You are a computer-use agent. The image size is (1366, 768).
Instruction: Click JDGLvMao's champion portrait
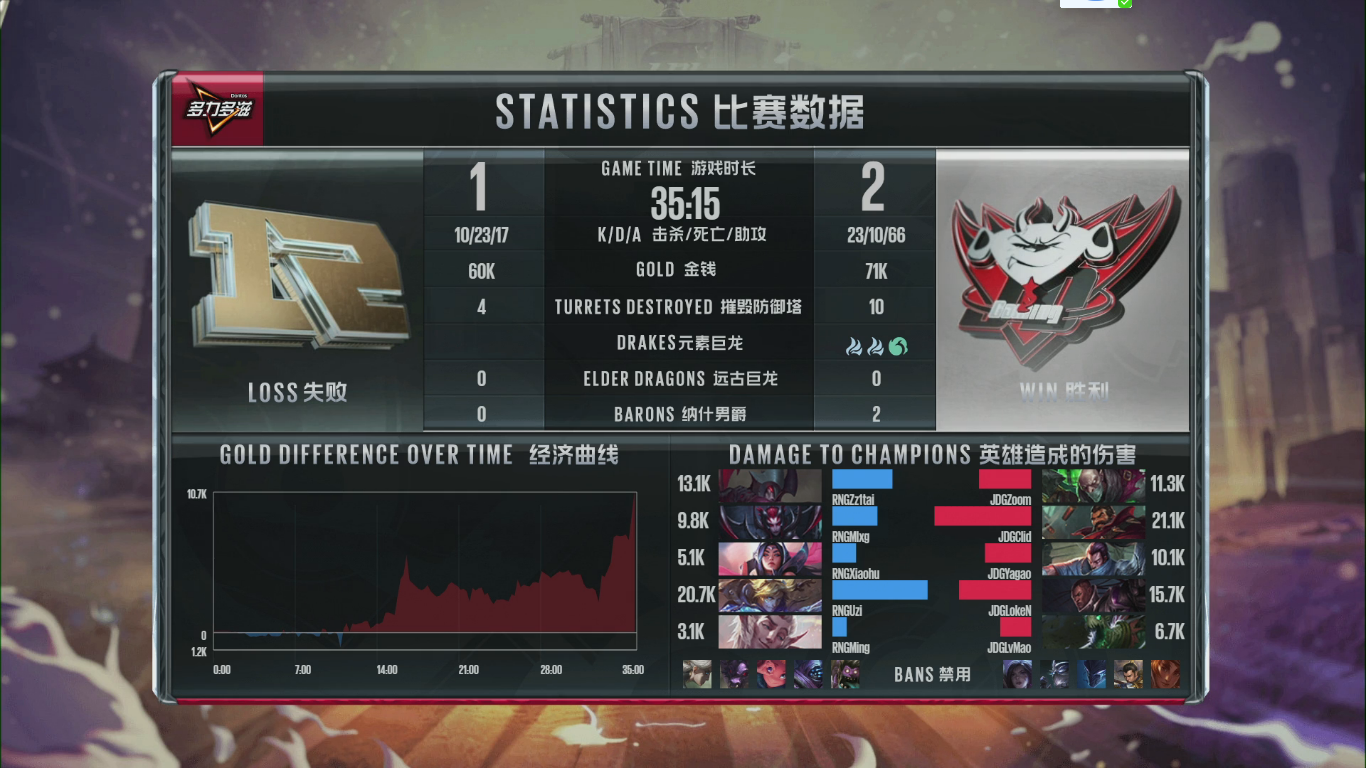pyautogui.click(x=1093, y=631)
